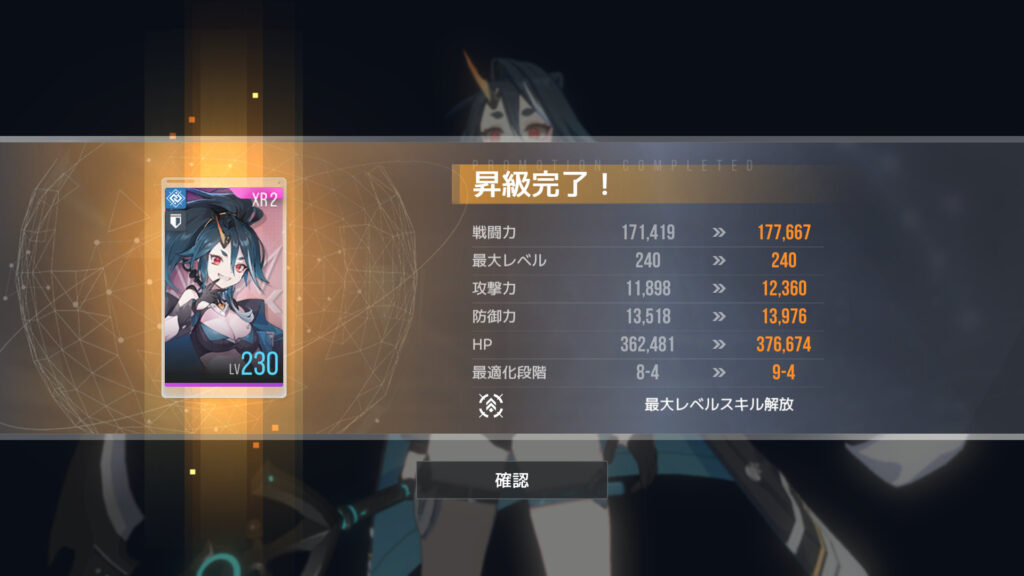Viewport: 1024px width, 576px height.
Task: Select the XR 2 character card at LV230
Action: (224, 288)
